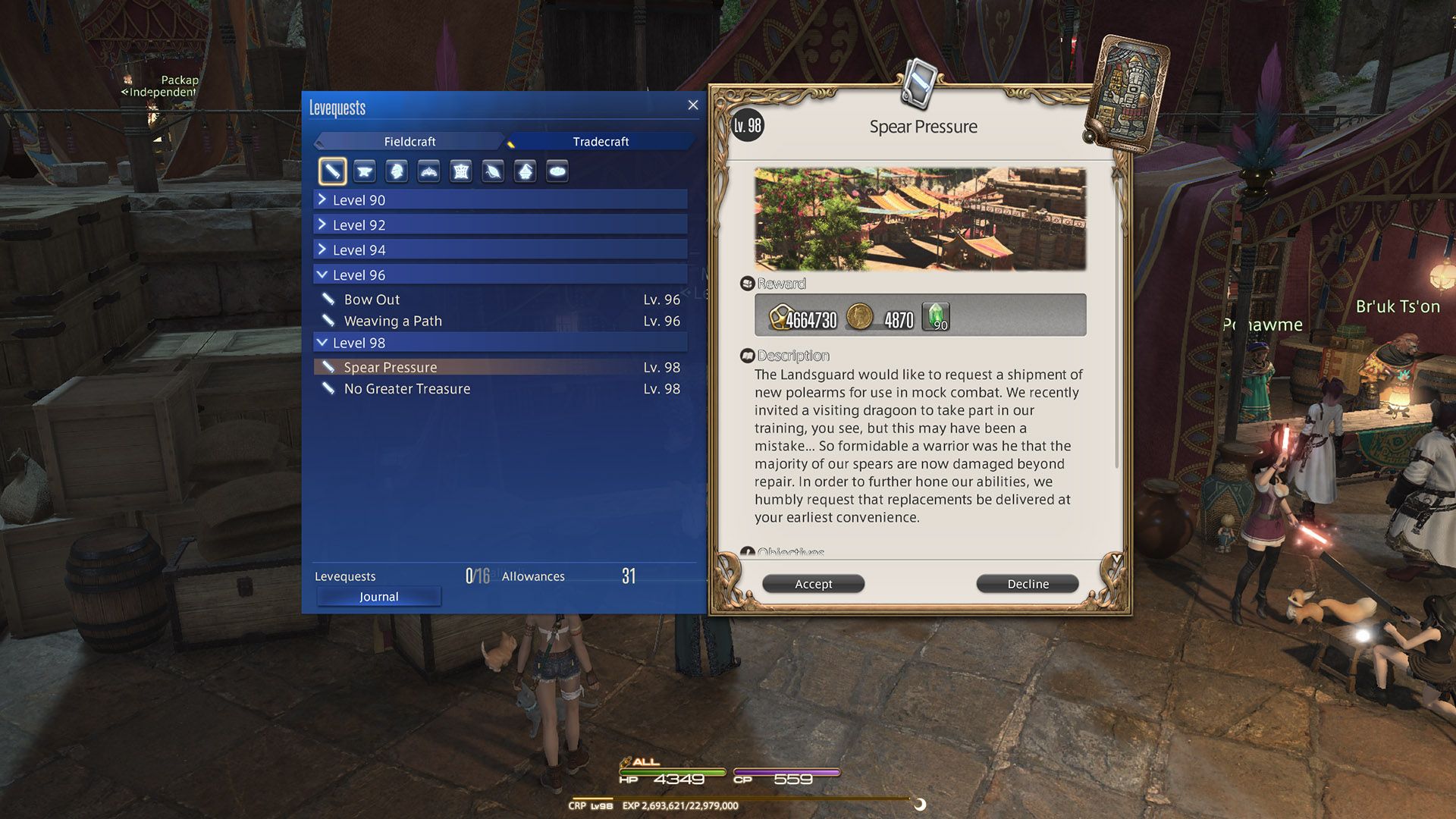Select the Weaver class filter icon
Image resolution: width=1456 pixels, height=819 pixels.
pos(492,170)
